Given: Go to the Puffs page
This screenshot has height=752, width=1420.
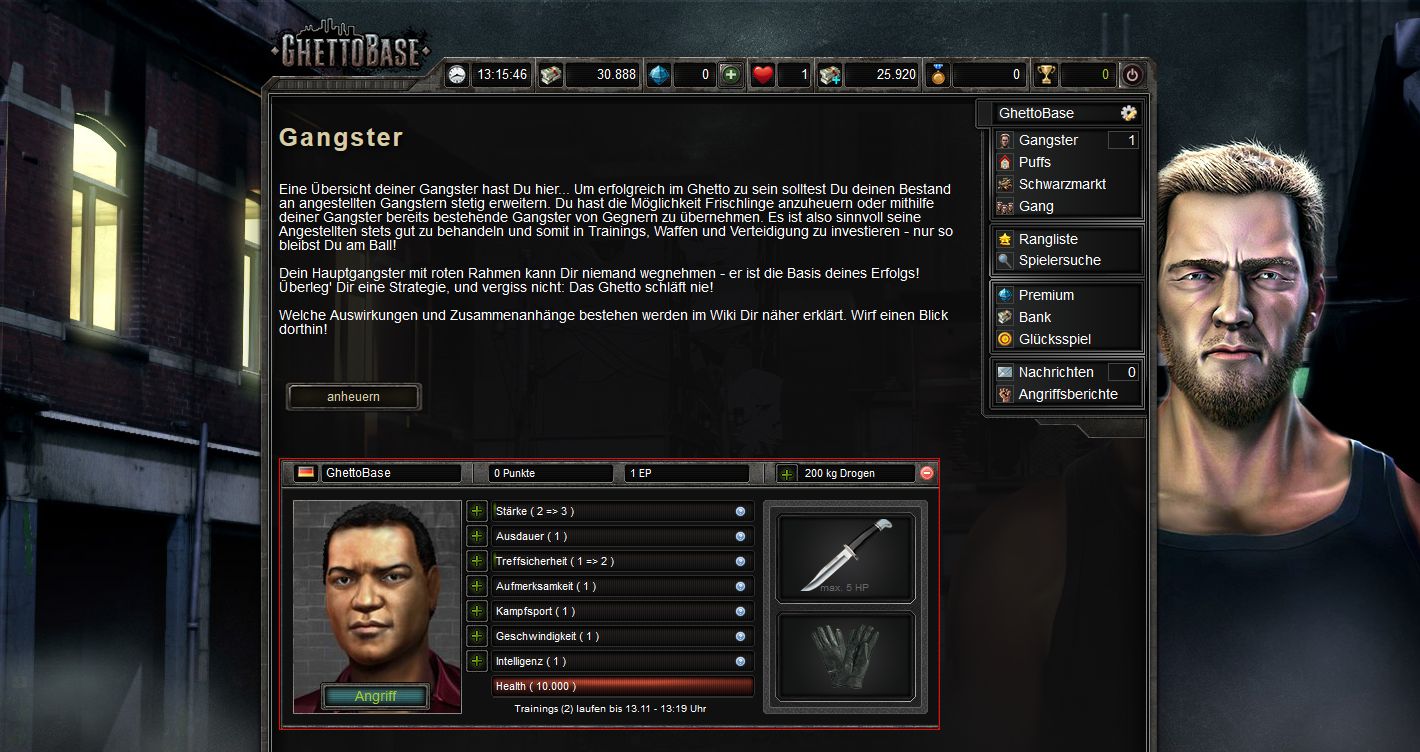Looking at the screenshot, I should [x=1034, y=163].
